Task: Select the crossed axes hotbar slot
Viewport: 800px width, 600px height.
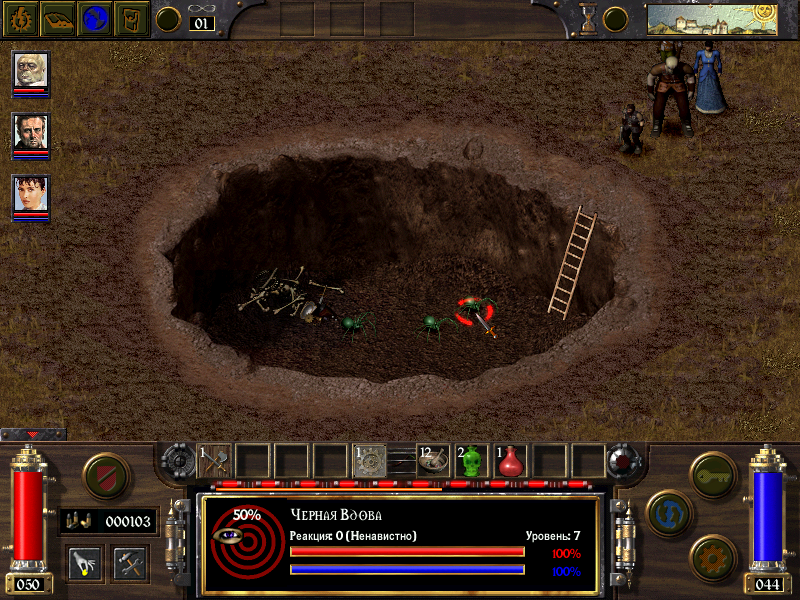Action: pos(215,460)
